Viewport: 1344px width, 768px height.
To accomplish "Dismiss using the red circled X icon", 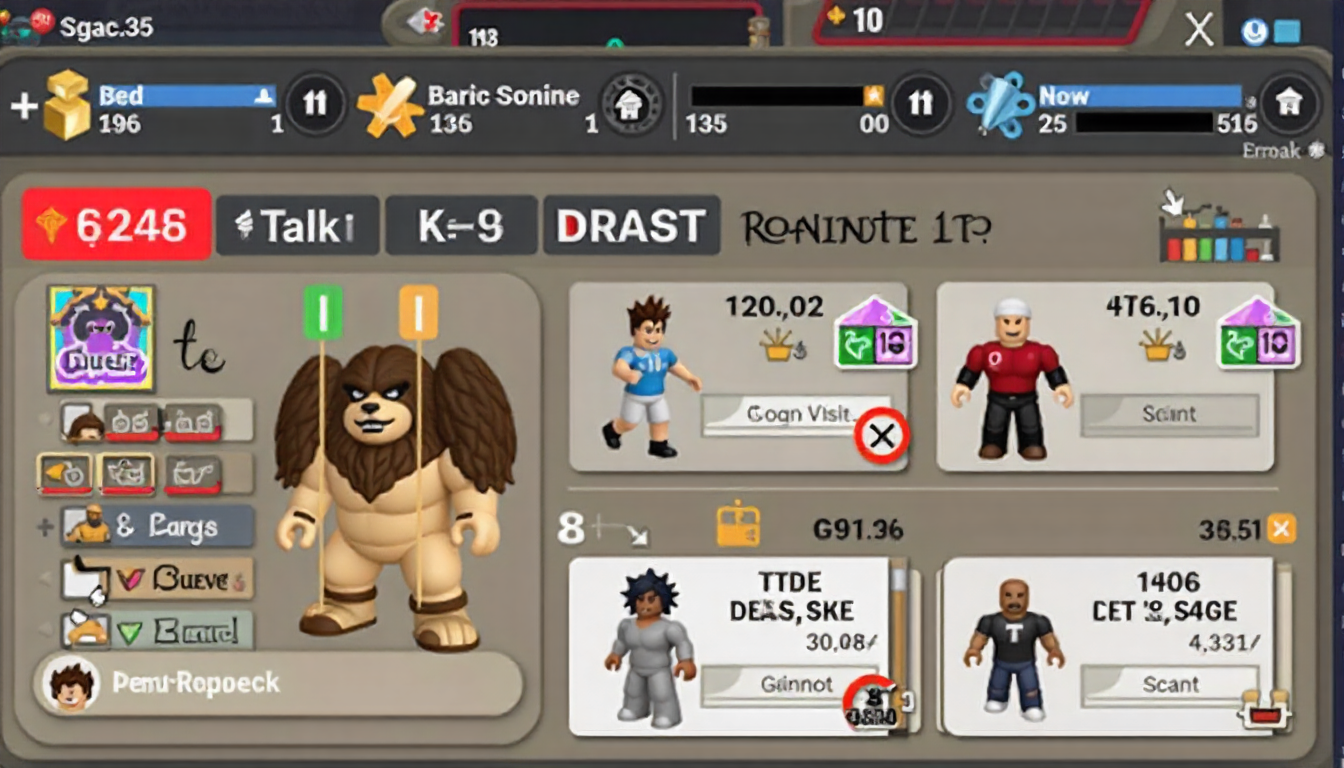I will pyautogui.click(x=881, y=436).
